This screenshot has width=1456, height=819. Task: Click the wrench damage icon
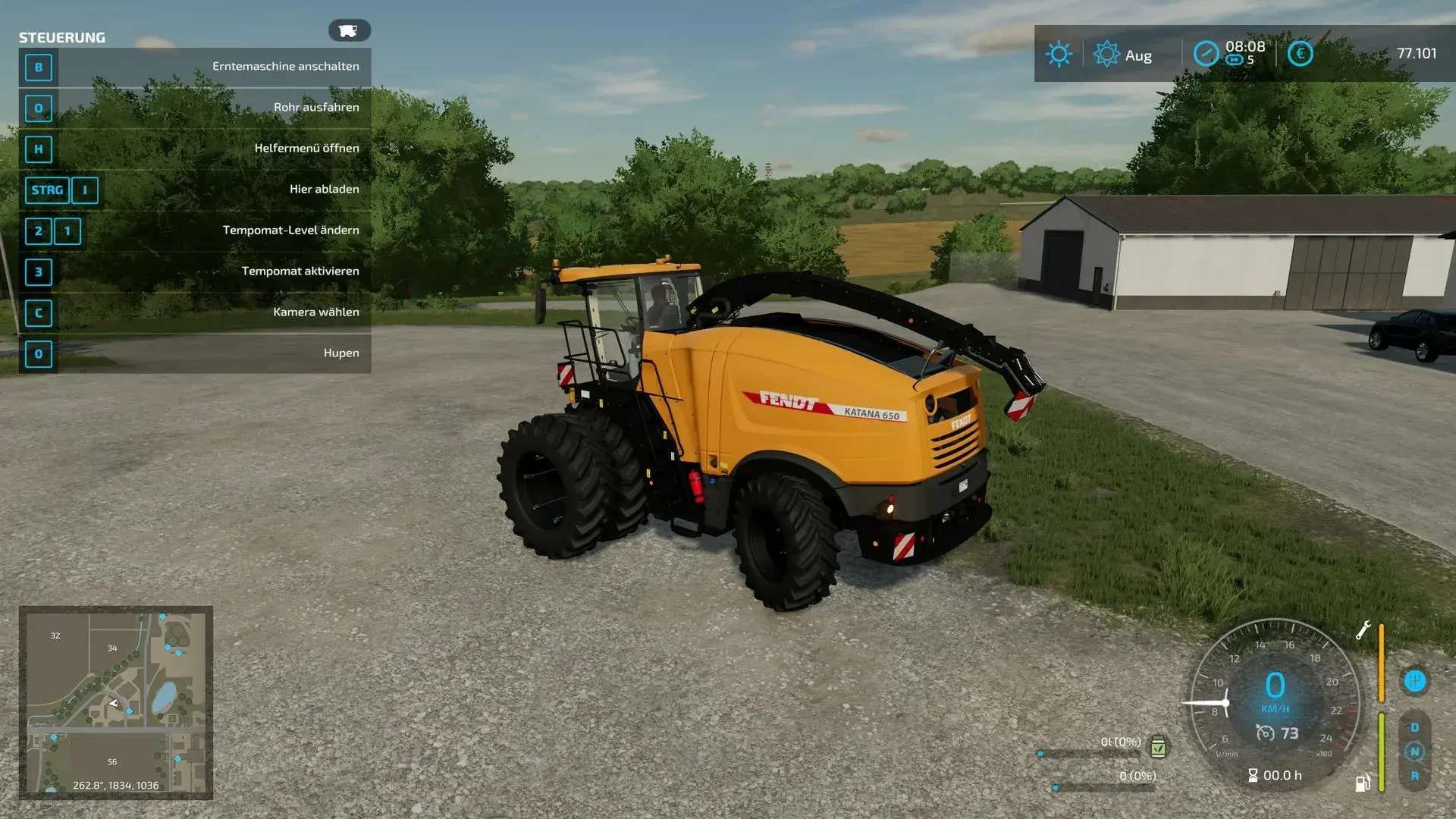[x=1363, y=630]
